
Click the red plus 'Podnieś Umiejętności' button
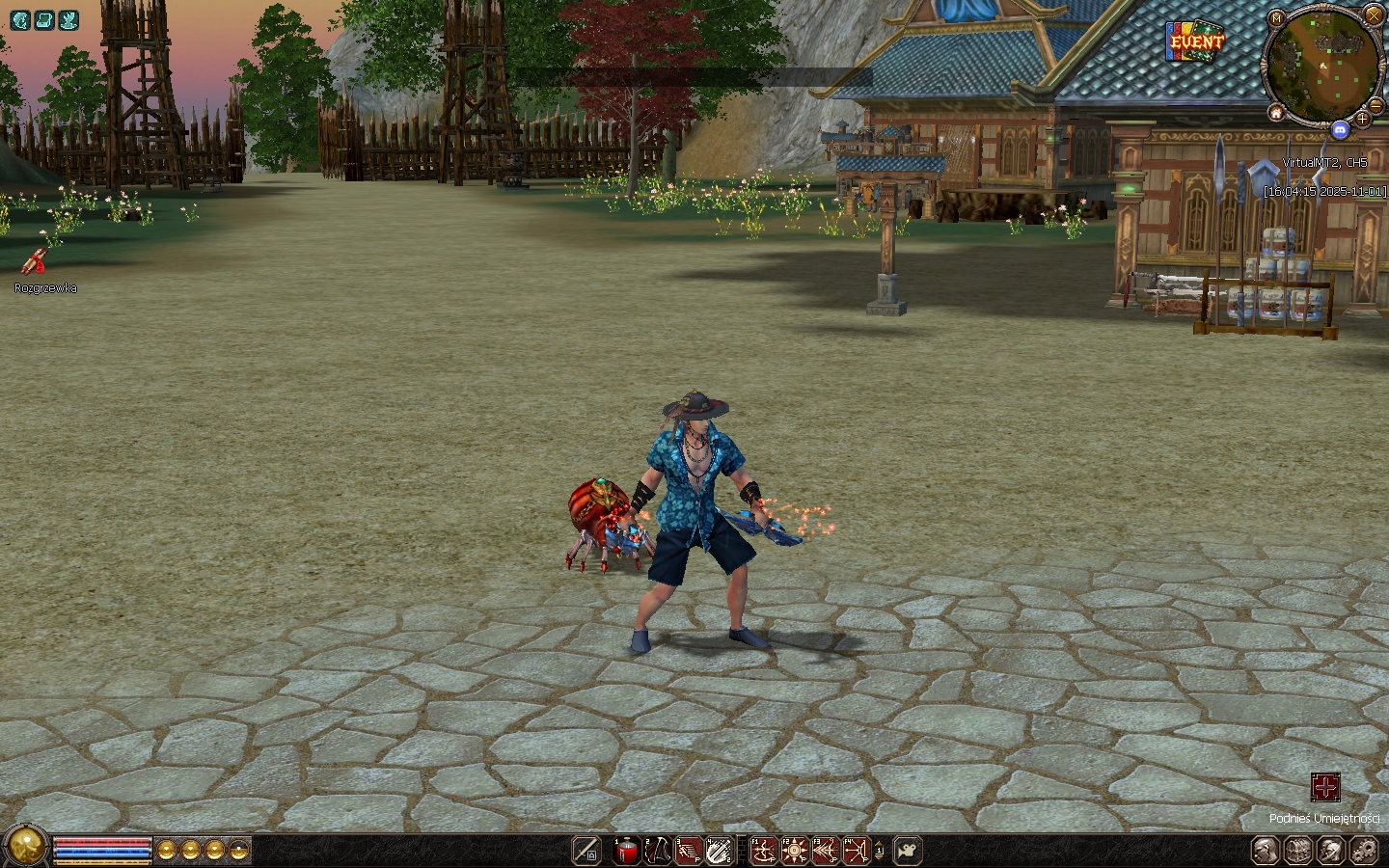(x=1325, y=787)
